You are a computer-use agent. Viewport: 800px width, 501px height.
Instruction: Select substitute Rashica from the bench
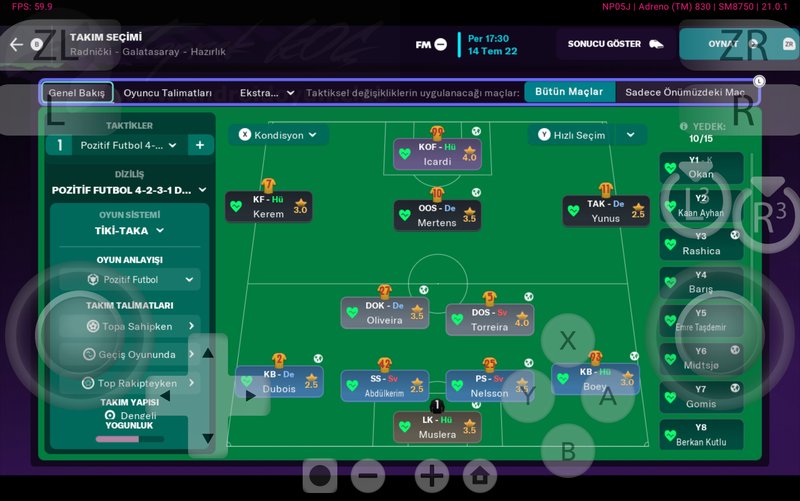pyautogui.click(x=701, y=244)
